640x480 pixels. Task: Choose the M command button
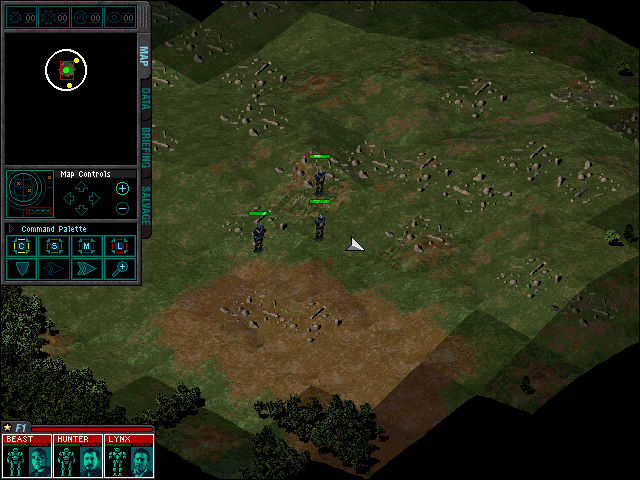(87, 246)
